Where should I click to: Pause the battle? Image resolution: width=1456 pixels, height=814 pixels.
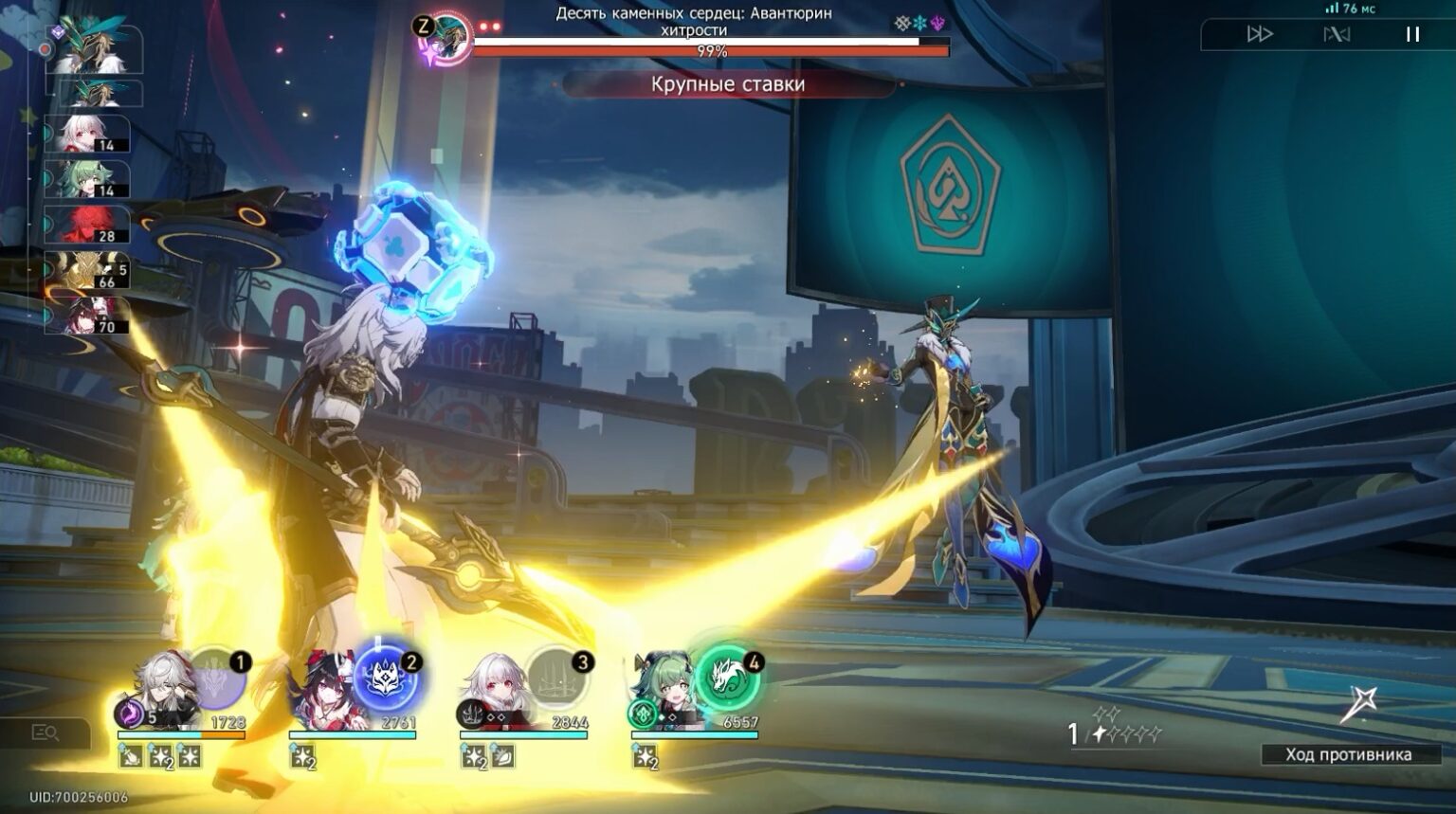(x=1412, y=34)
